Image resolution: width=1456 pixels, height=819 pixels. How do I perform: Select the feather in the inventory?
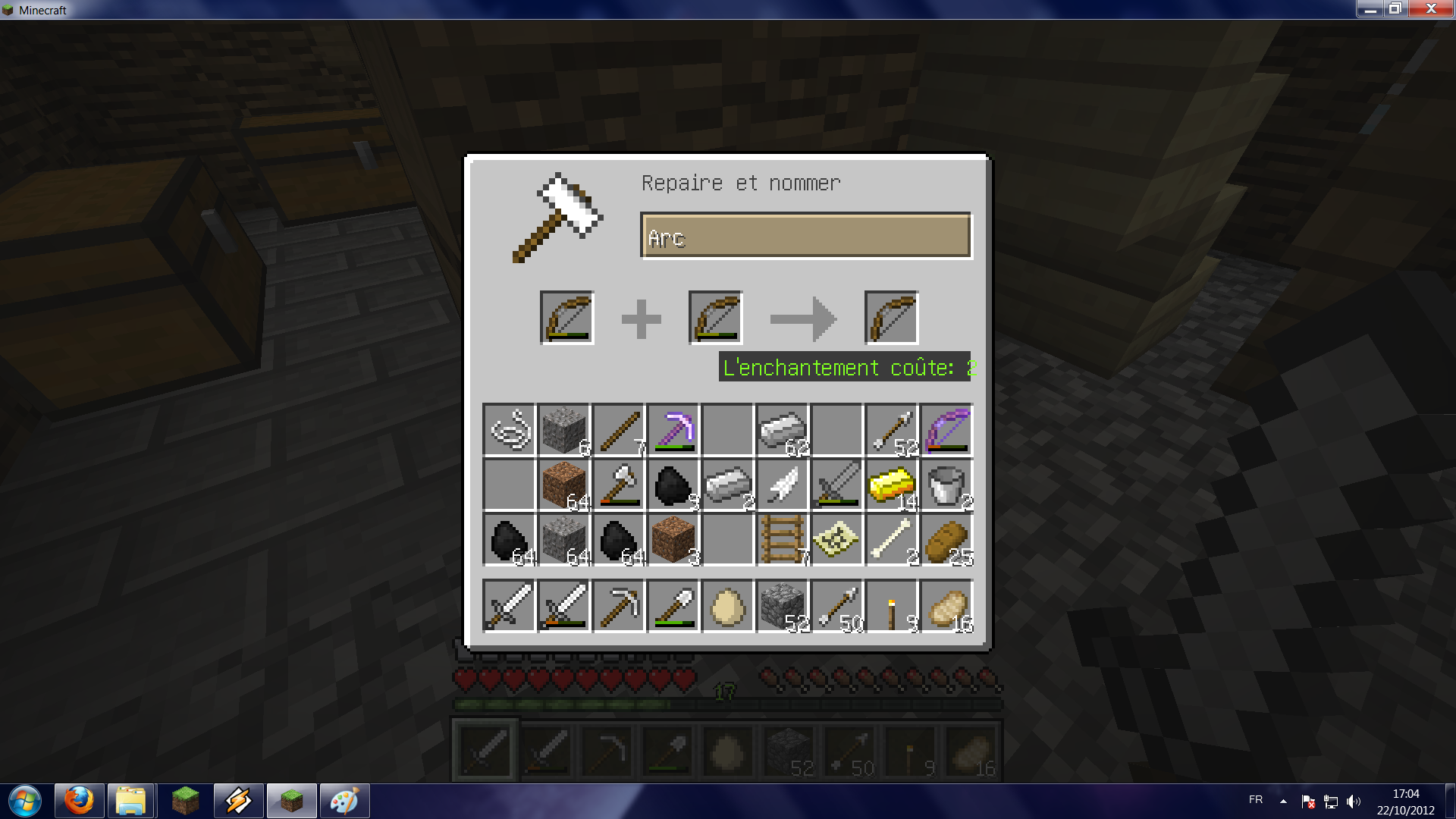(781, 485)
